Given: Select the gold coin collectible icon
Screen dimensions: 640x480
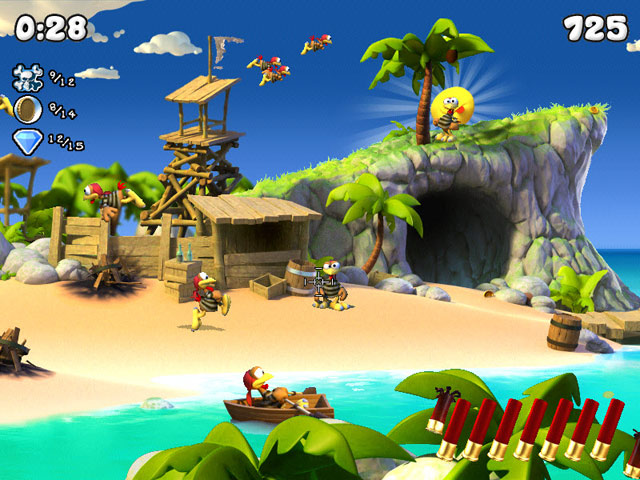Looking at the screenshot, I should [x=28, y=109].
